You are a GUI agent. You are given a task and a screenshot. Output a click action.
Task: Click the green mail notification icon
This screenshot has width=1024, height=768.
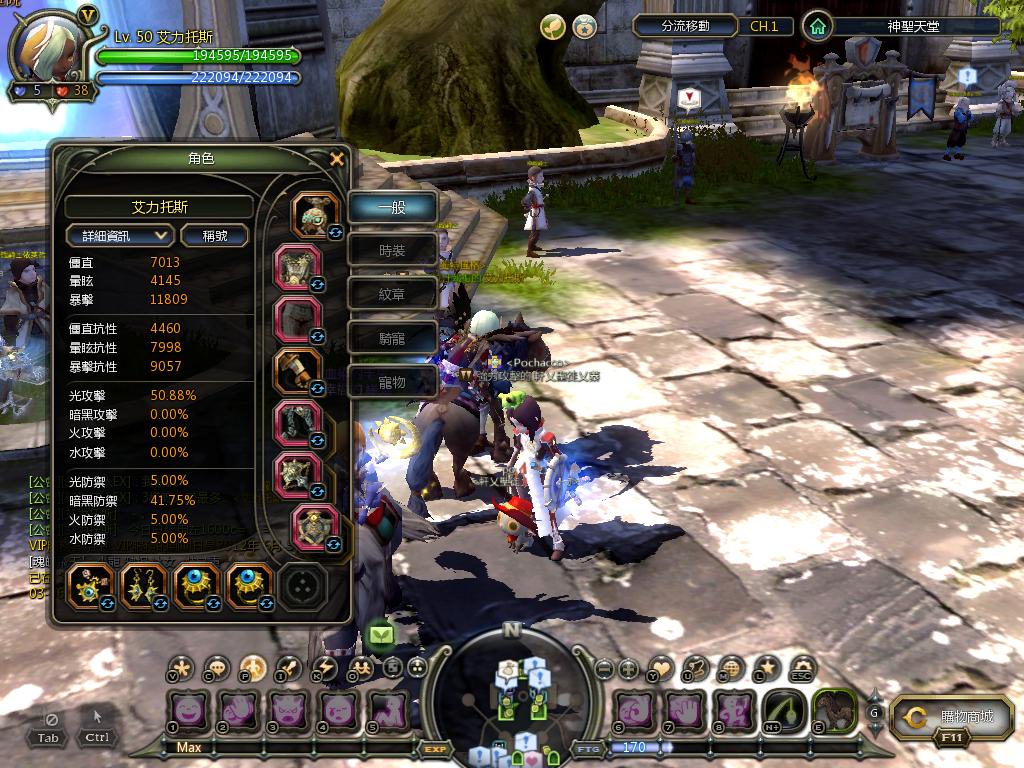click(x=381, y=634)
